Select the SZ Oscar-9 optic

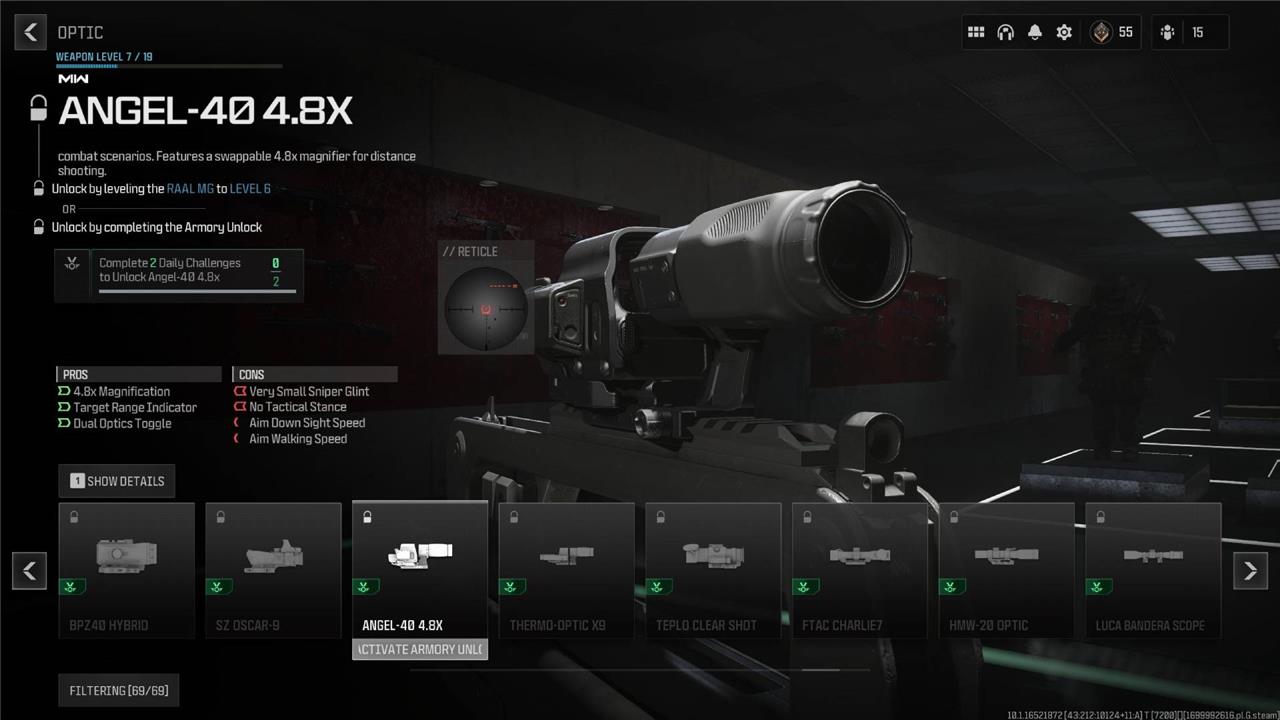274,569
